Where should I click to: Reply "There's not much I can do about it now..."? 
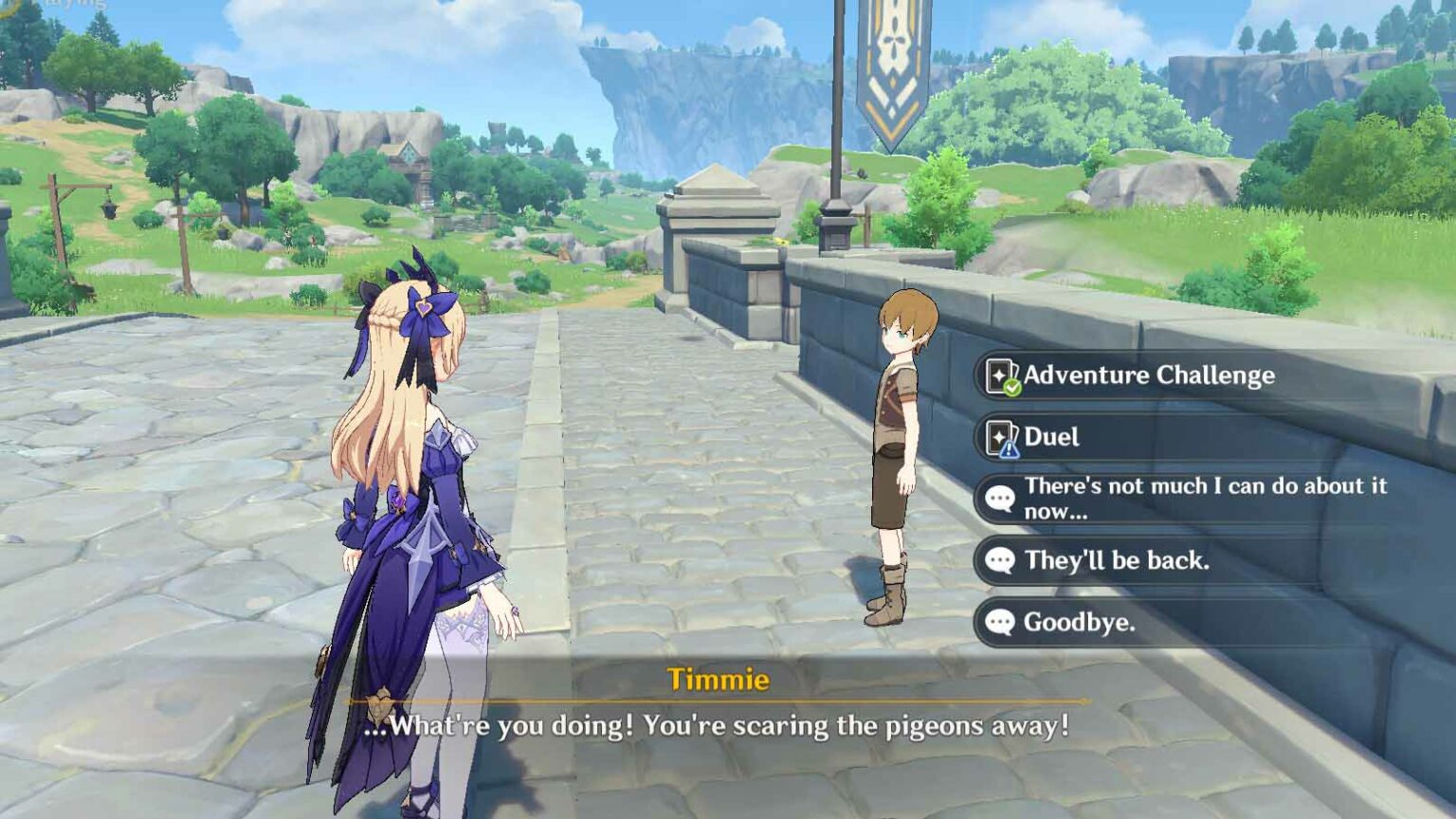tap(1204, 498)
